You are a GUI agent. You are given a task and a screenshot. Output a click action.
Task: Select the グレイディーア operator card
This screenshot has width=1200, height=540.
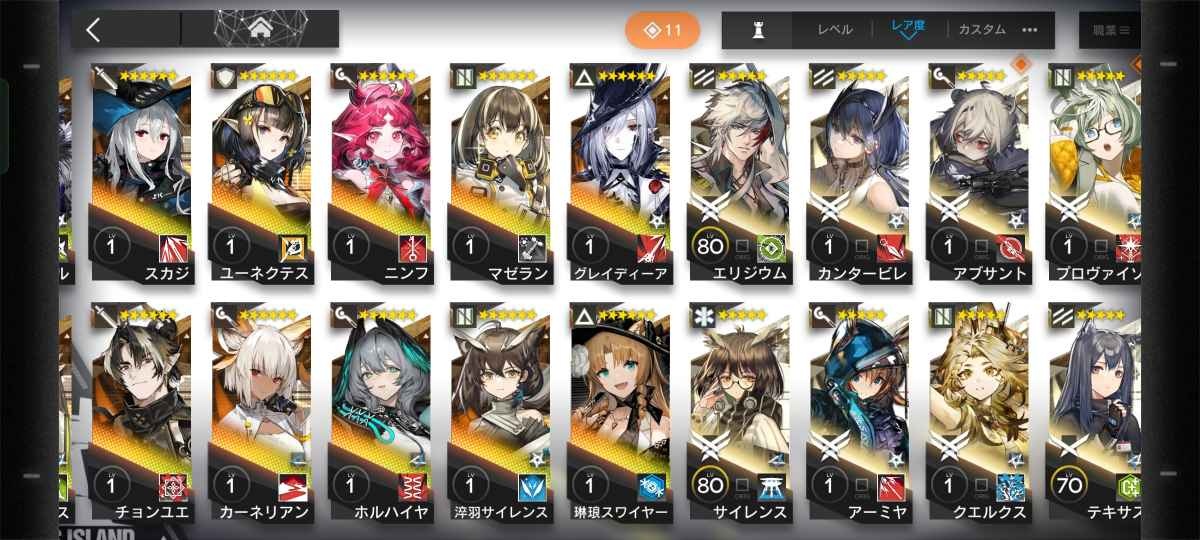pos(617,170)
